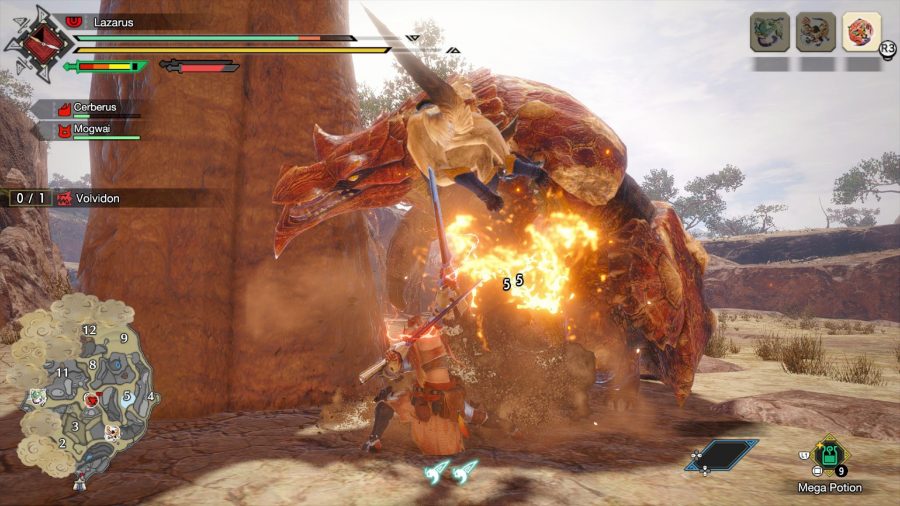Image resolution: width=900 pixels, height=506 pixels.
Task: Select the brown monster target icon
Action: 815,31
